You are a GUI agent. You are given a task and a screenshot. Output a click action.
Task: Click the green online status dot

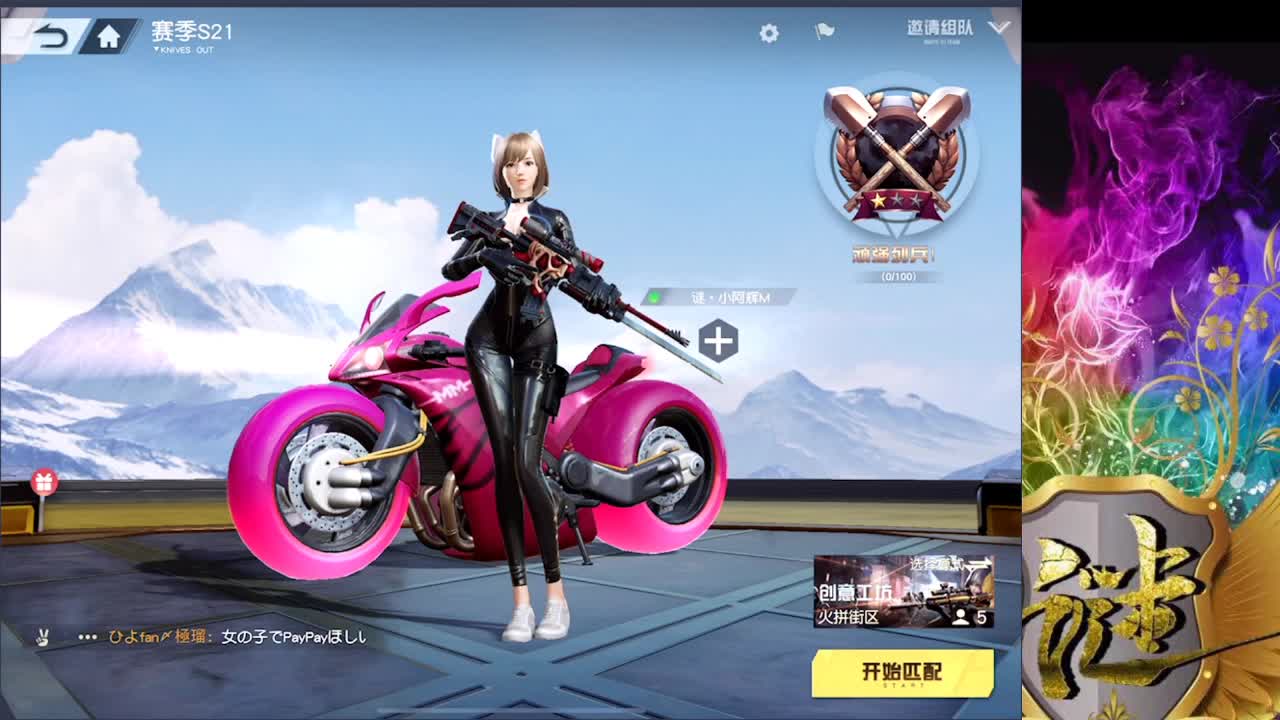[654, 297]
